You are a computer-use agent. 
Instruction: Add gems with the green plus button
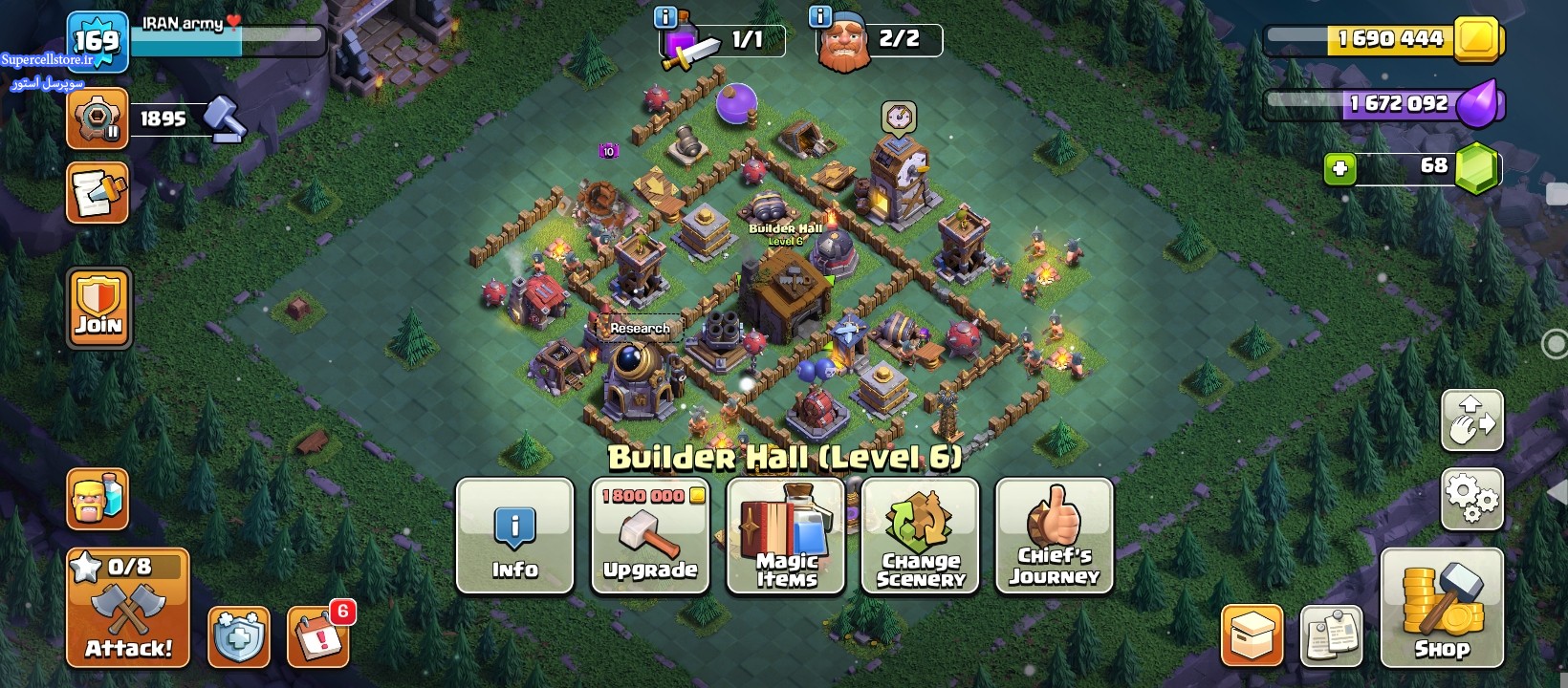pyautogui.click(x=1339, y=169)
